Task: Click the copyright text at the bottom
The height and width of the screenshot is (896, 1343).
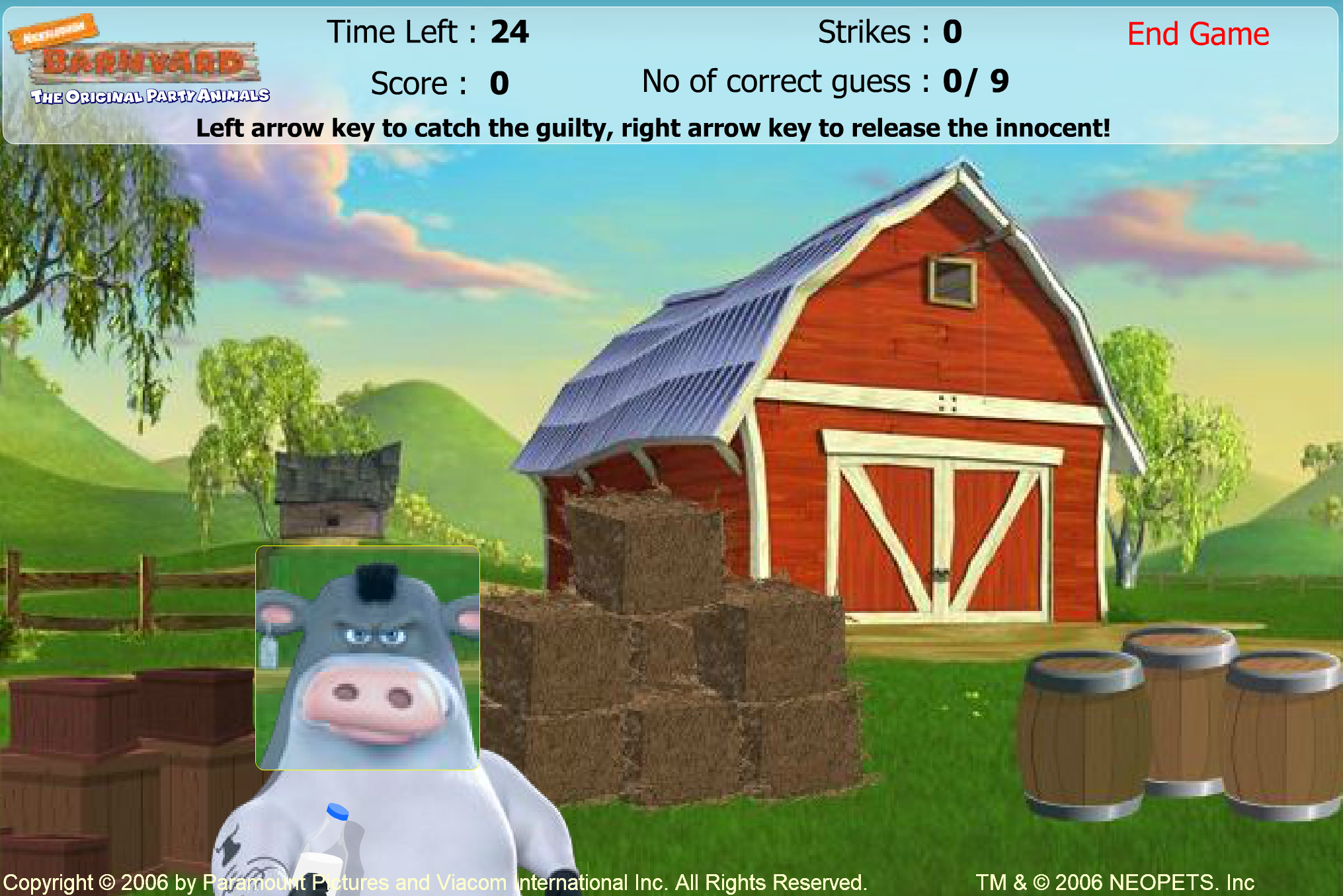Action: pyautogui.click(x=436, y=881)
